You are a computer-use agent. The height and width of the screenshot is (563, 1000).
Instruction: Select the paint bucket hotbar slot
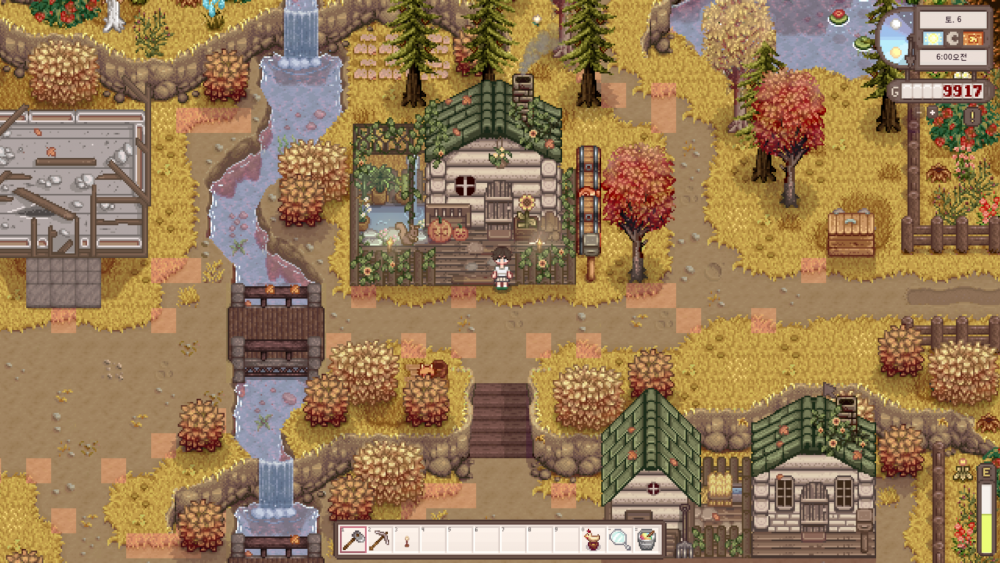click(647, 539)
